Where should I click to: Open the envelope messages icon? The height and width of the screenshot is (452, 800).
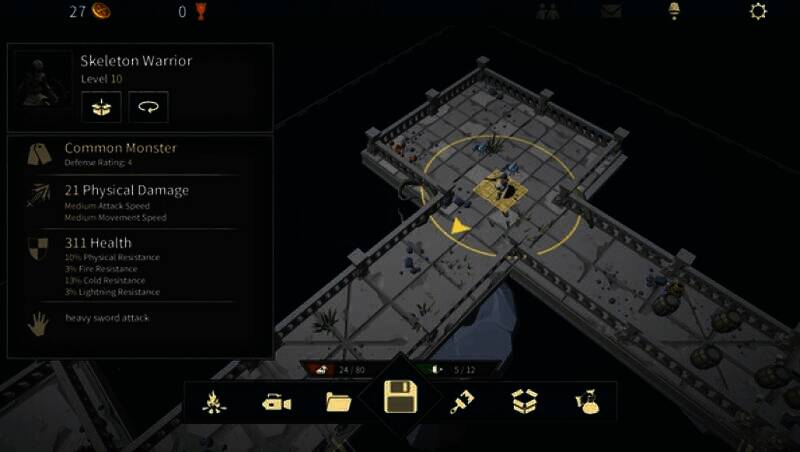click(611, 12)
